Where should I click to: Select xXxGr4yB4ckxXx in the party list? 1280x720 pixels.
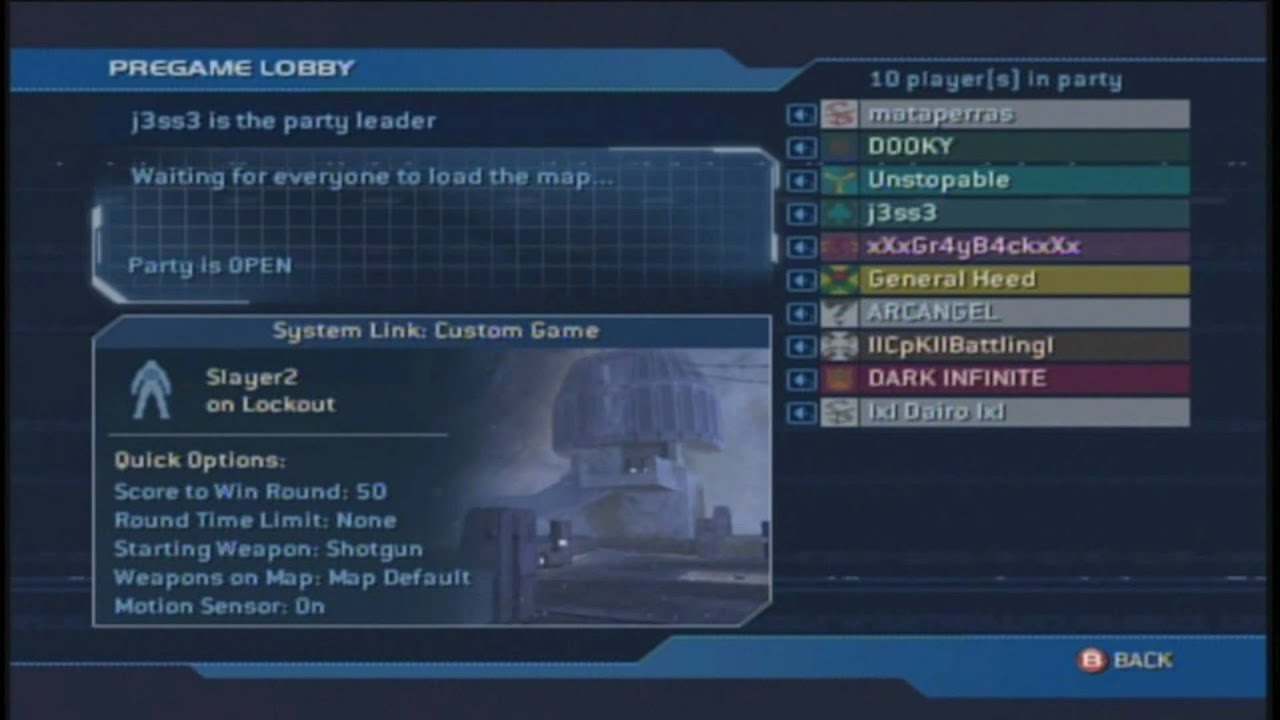coord(1004,246)
